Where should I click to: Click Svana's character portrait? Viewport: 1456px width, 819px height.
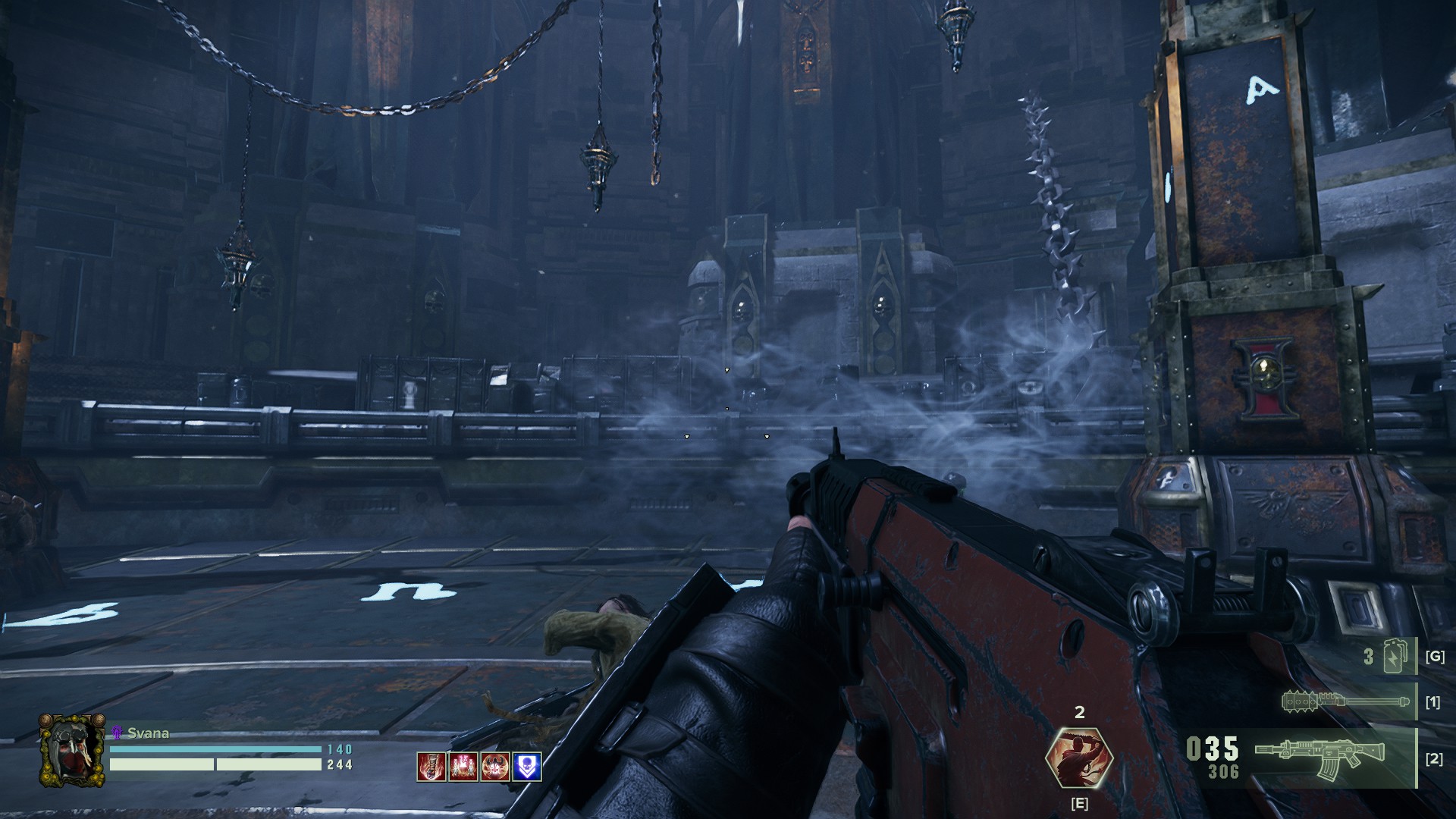click(72, 750)
